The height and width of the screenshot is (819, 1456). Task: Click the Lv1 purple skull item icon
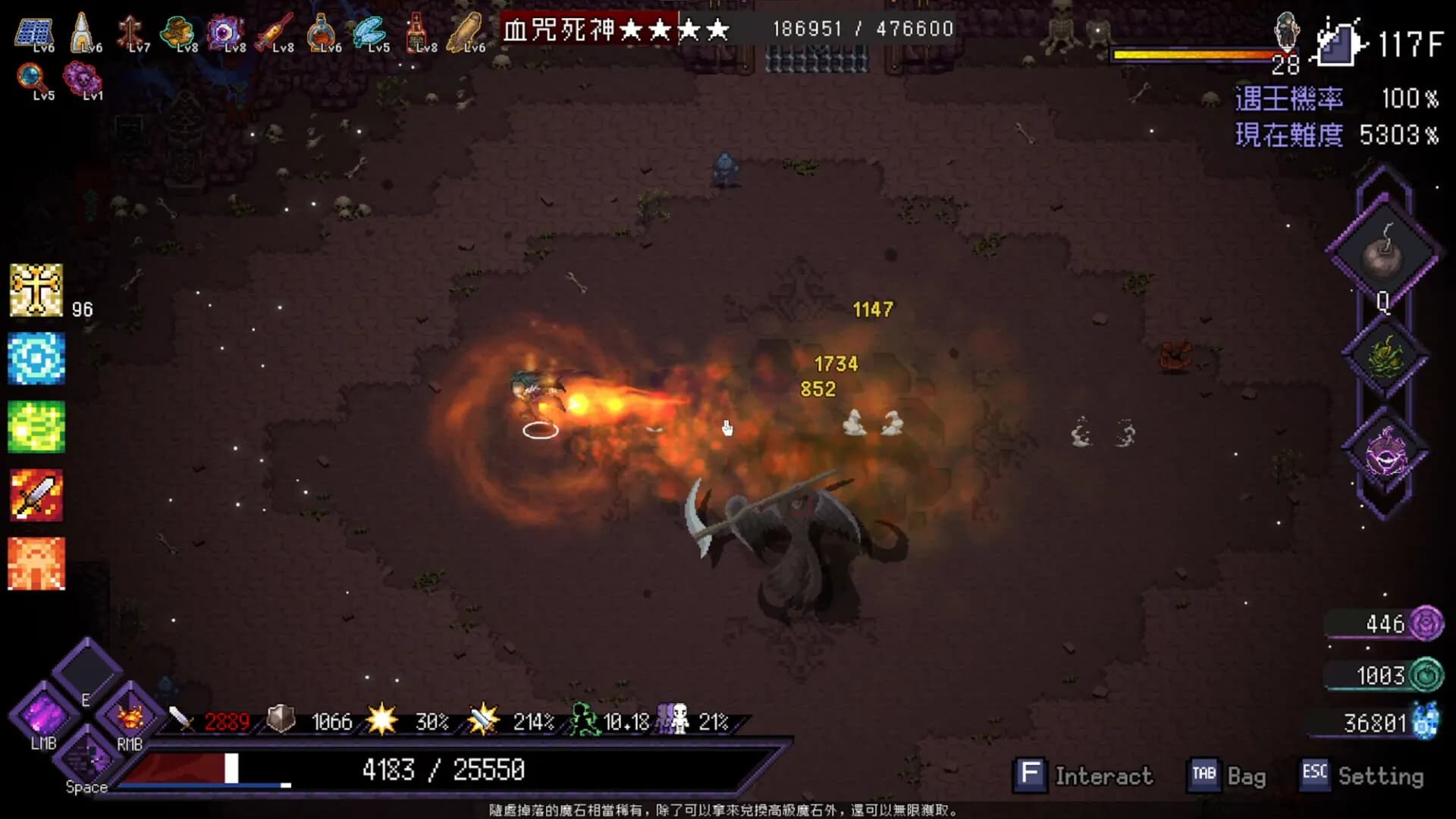[x=83, y=77]
